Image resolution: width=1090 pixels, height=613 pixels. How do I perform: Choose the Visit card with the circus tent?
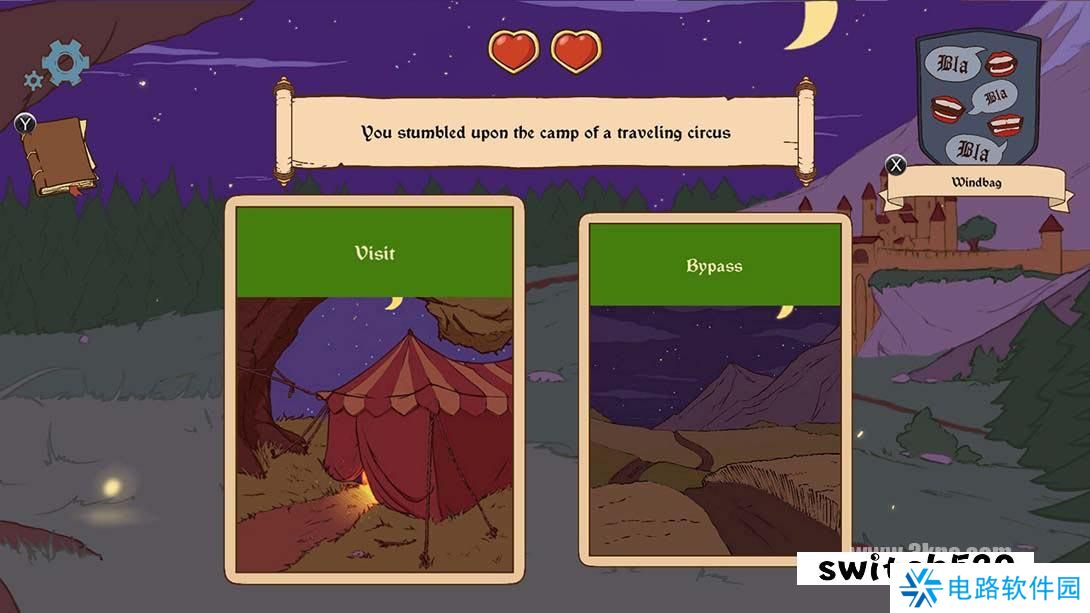[375, 390]
